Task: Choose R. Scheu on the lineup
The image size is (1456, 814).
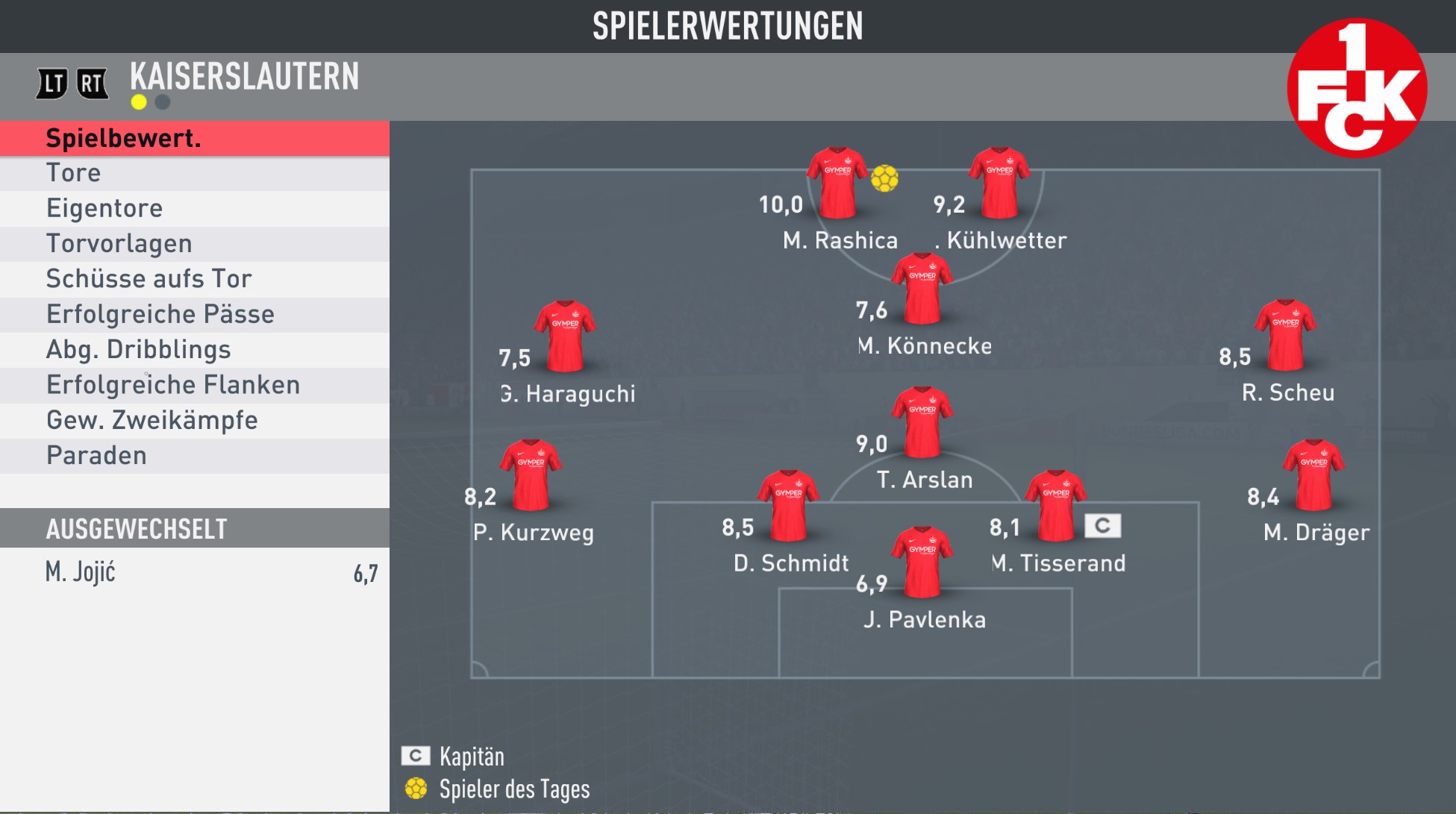Action: click(x=1285, y=336)
